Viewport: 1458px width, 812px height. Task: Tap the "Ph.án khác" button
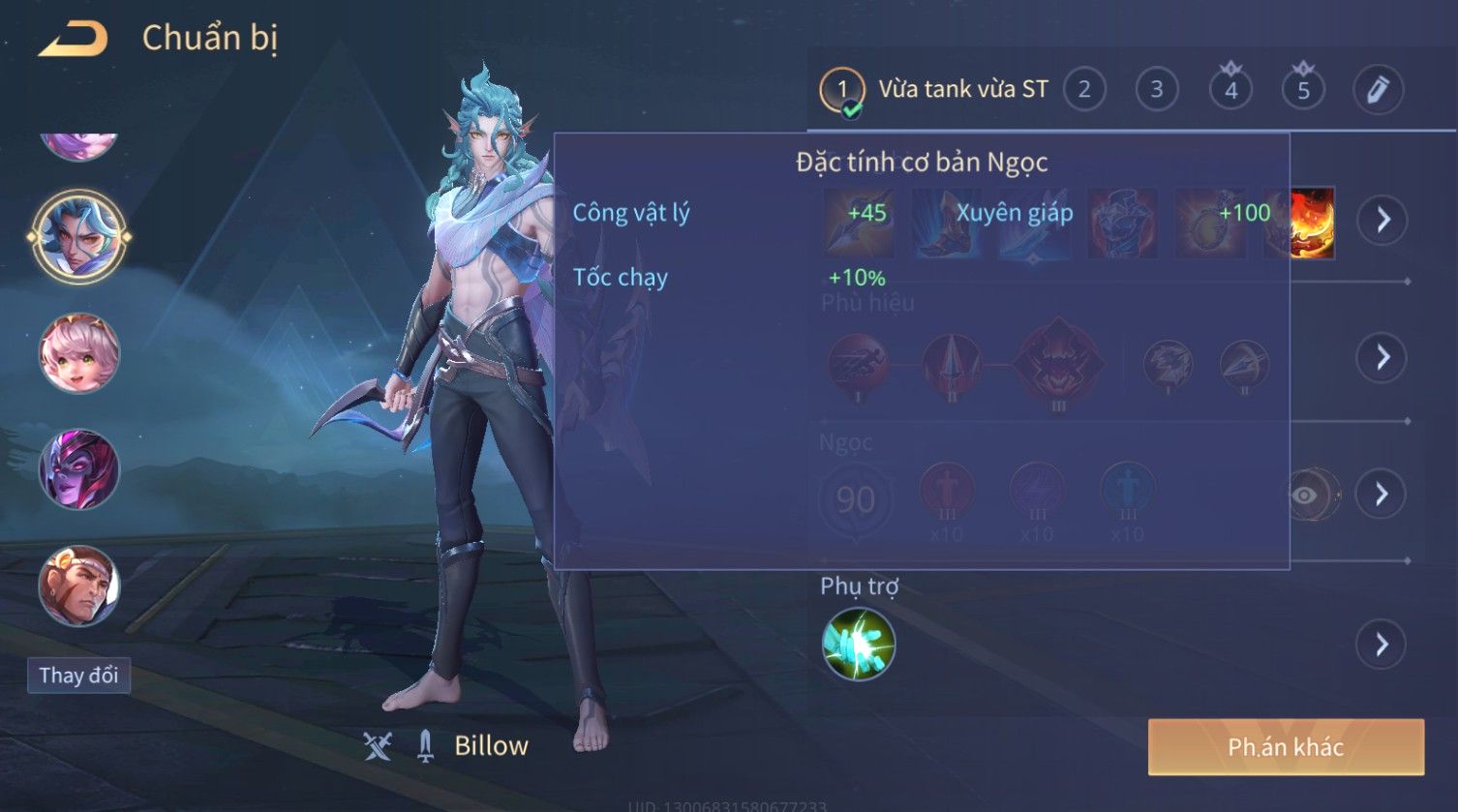tap(1286, 747)
